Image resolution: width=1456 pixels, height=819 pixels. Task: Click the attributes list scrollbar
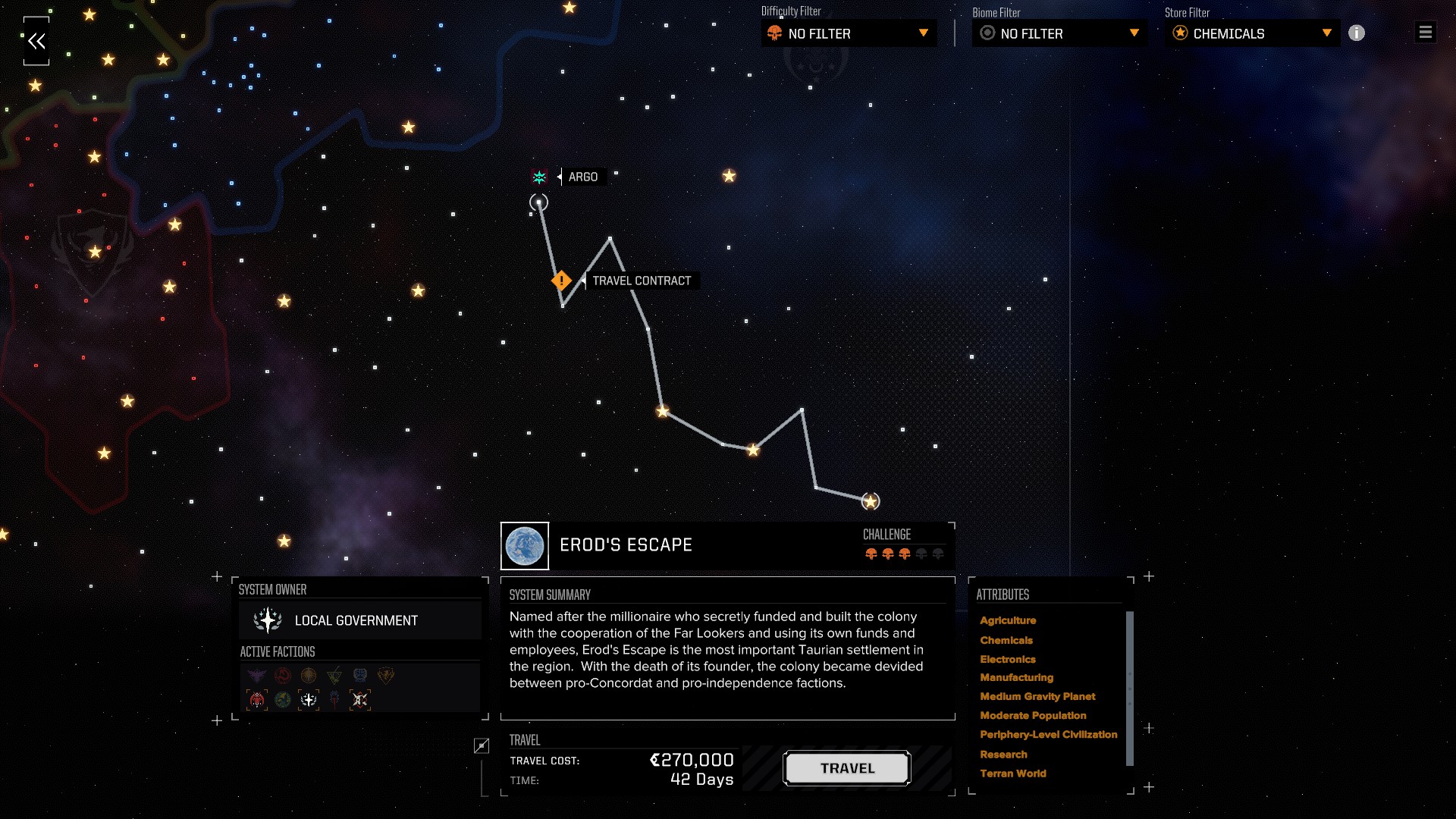tap(1129, 688)
